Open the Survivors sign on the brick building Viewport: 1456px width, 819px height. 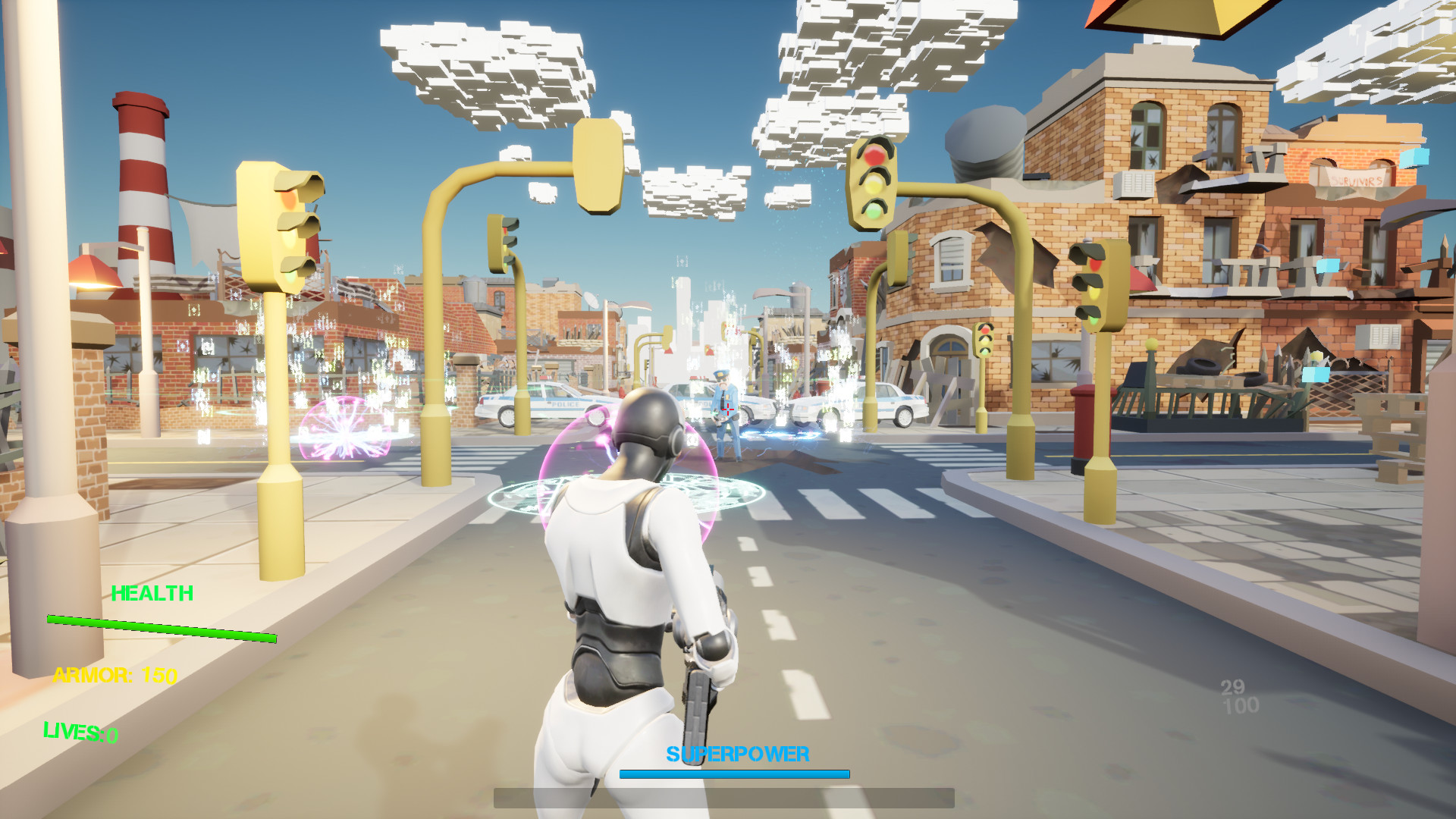click(x=1355, y=181)
